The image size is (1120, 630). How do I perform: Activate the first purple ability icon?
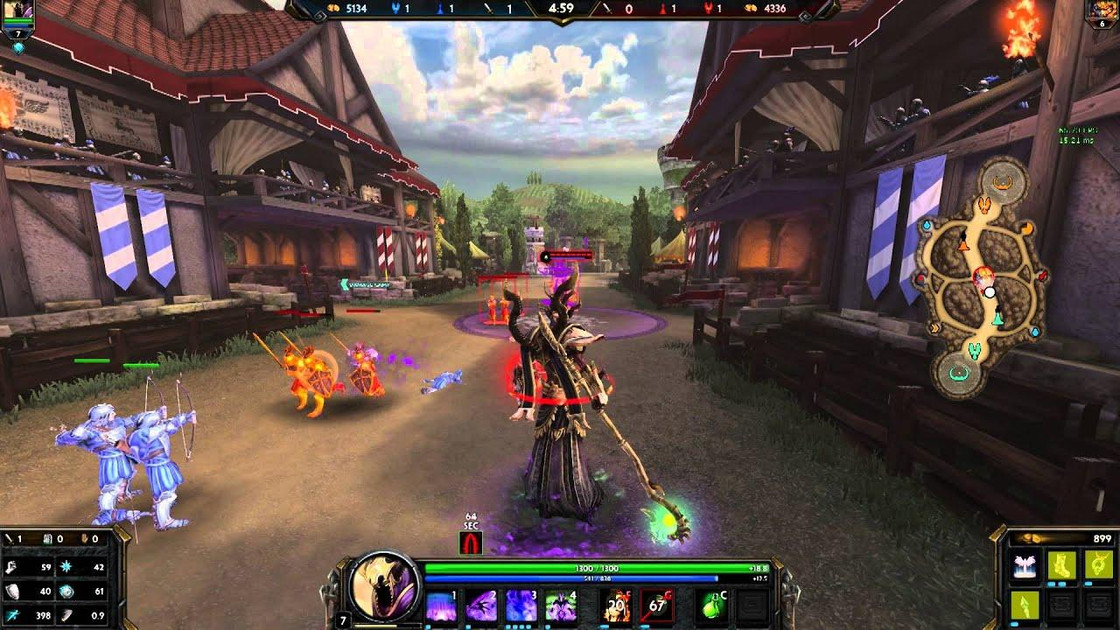coord(442,606)
